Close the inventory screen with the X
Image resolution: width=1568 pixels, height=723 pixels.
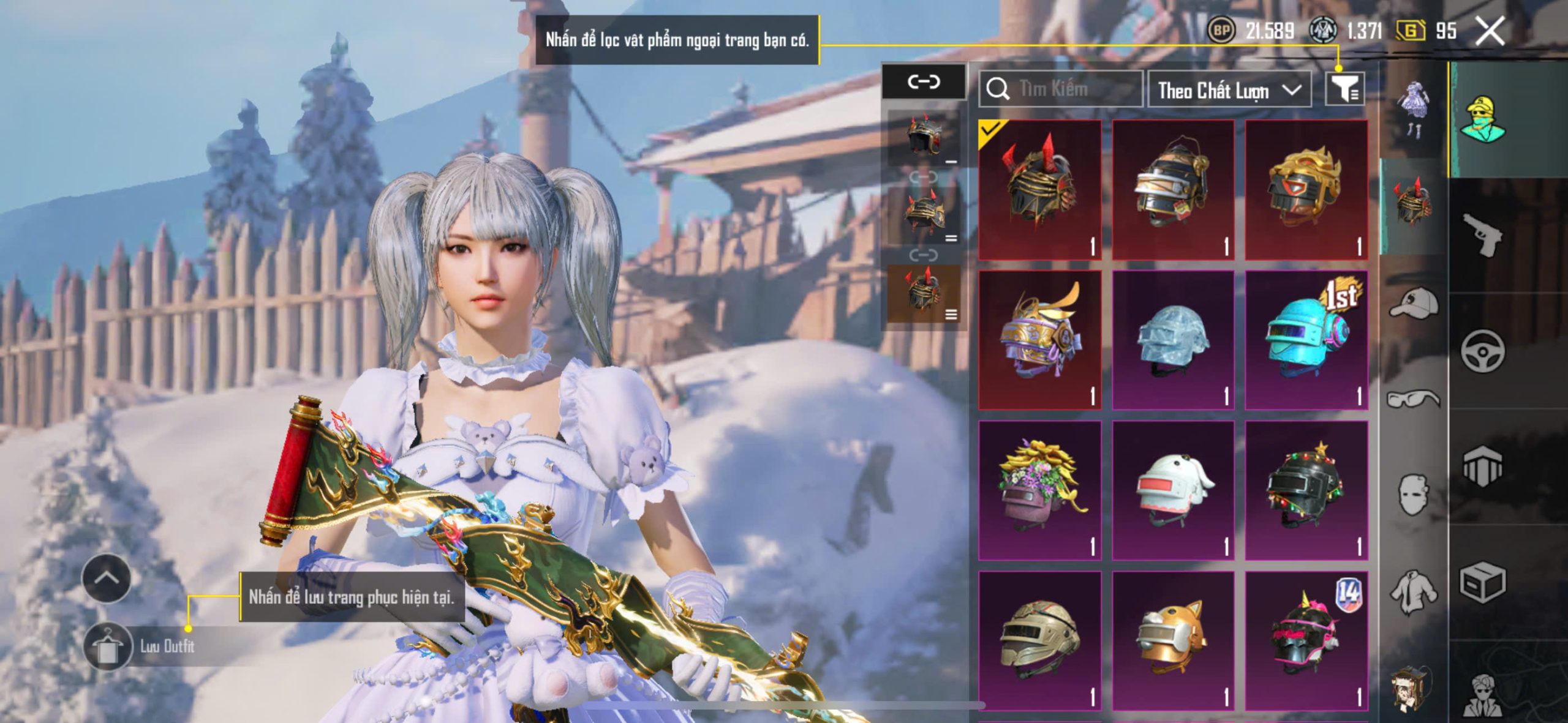(1489, 31)
